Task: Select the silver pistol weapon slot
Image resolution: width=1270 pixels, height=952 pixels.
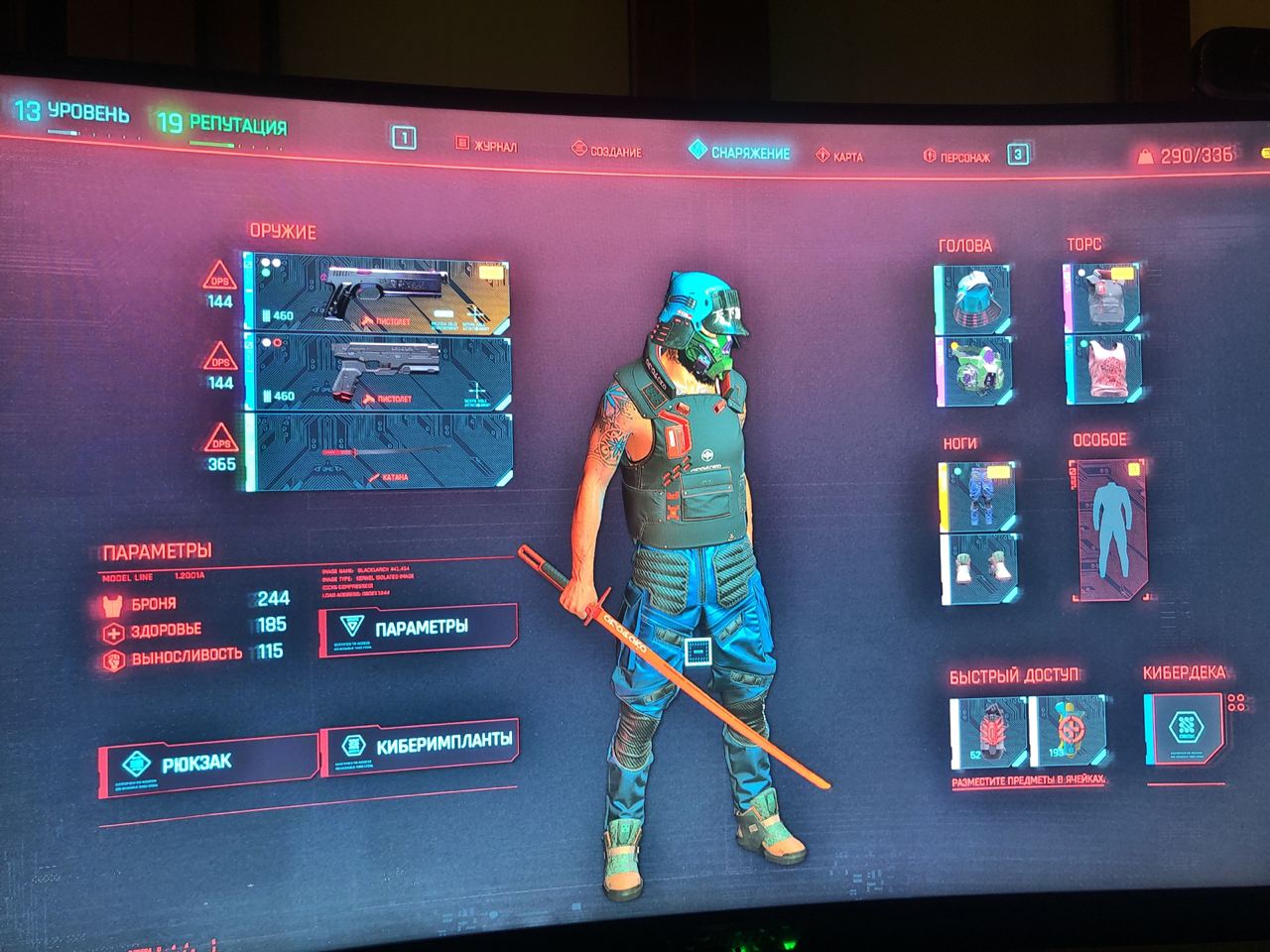Action: 381,294
